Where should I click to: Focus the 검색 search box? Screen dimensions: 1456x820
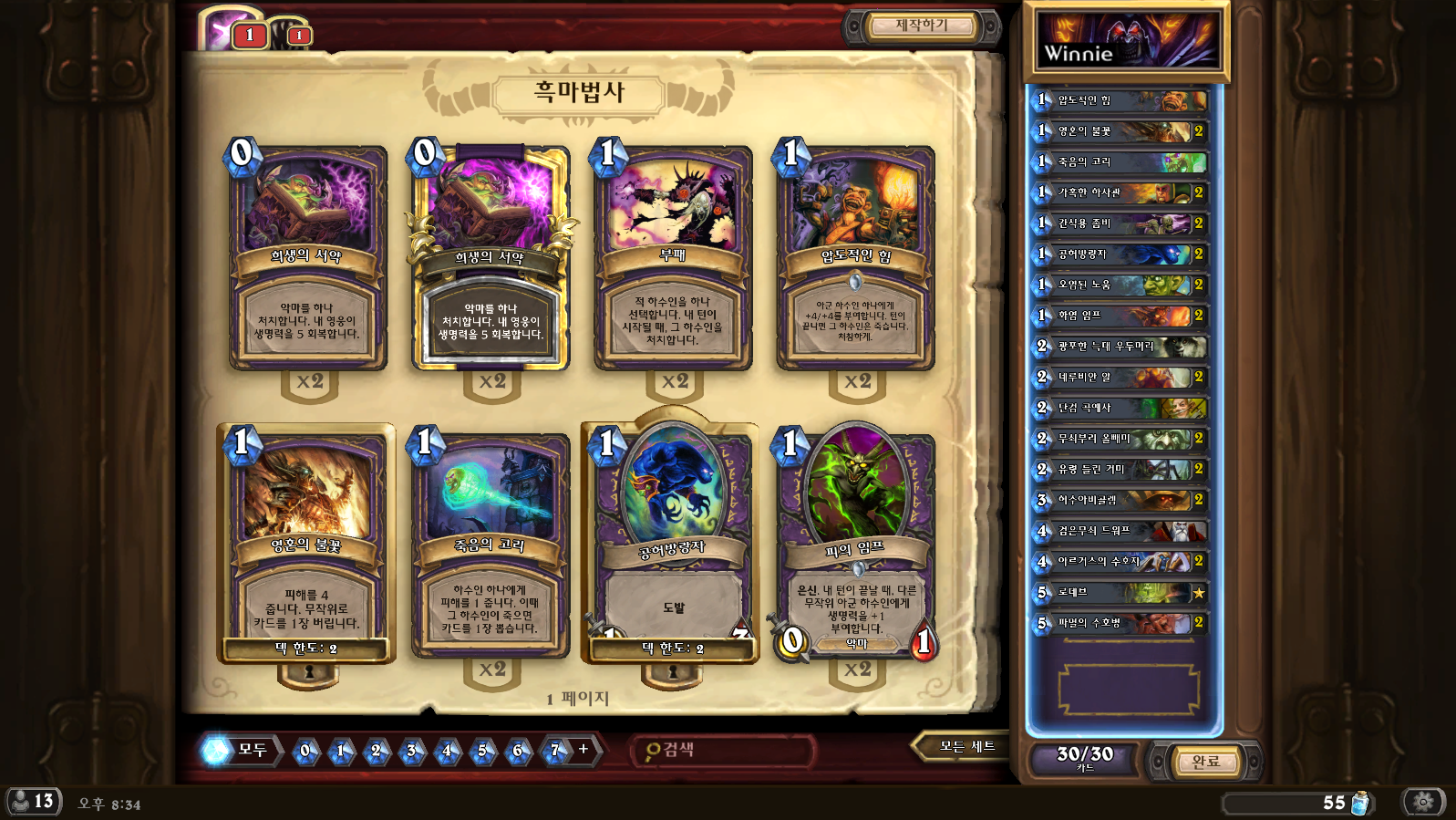coord(725,750)
